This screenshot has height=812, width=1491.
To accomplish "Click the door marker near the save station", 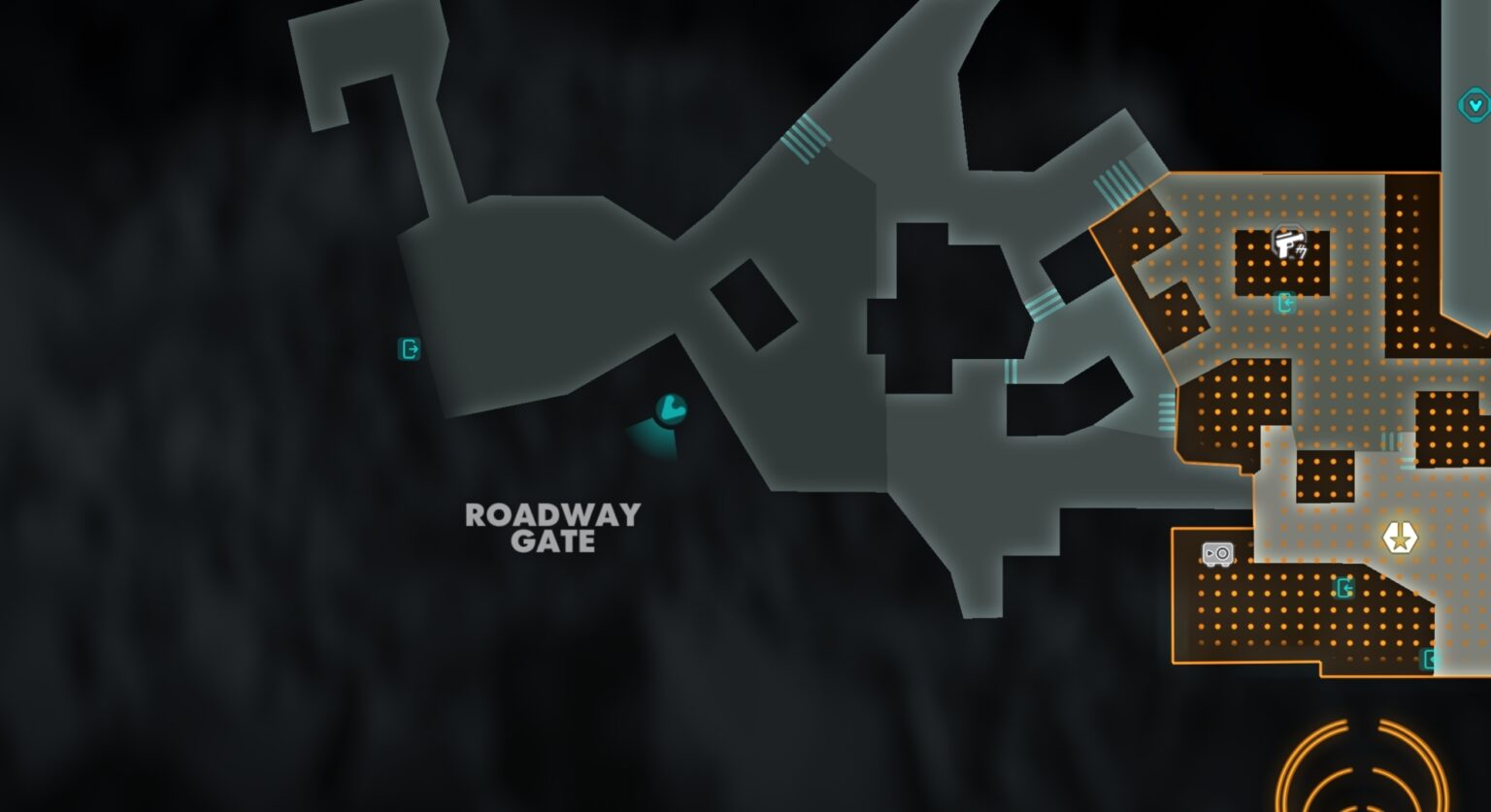I will click(x=1345, y=587).
